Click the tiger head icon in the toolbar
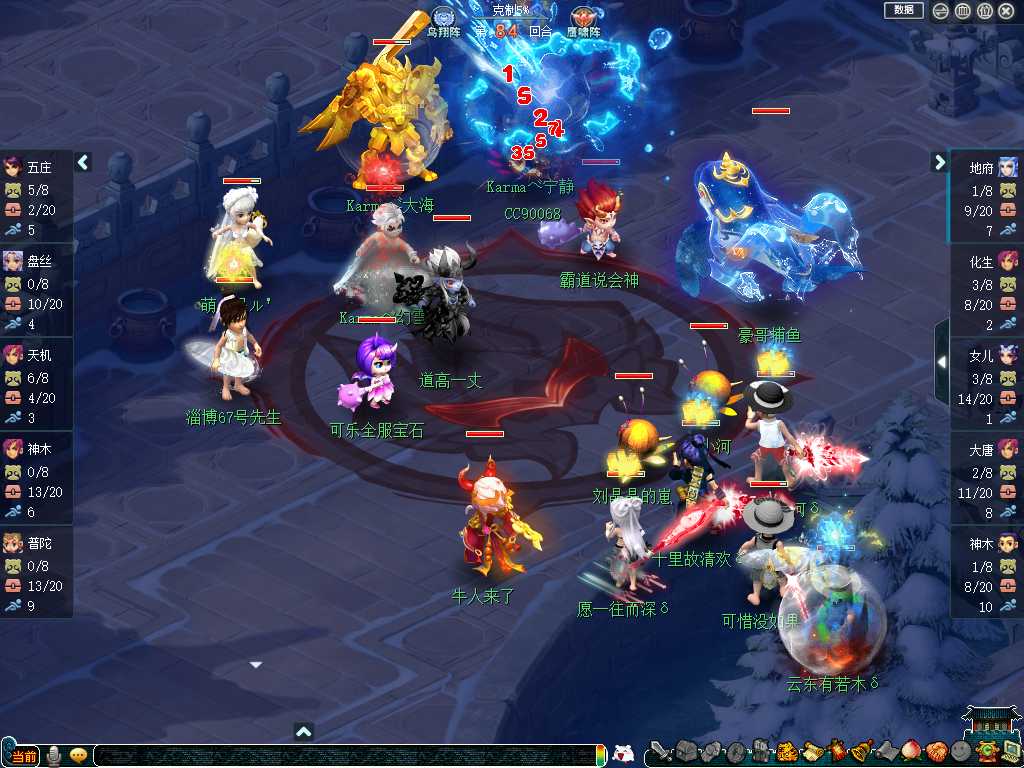Image resolution: width=1024 pixels, height=768 pixels. tap(786, 751)
